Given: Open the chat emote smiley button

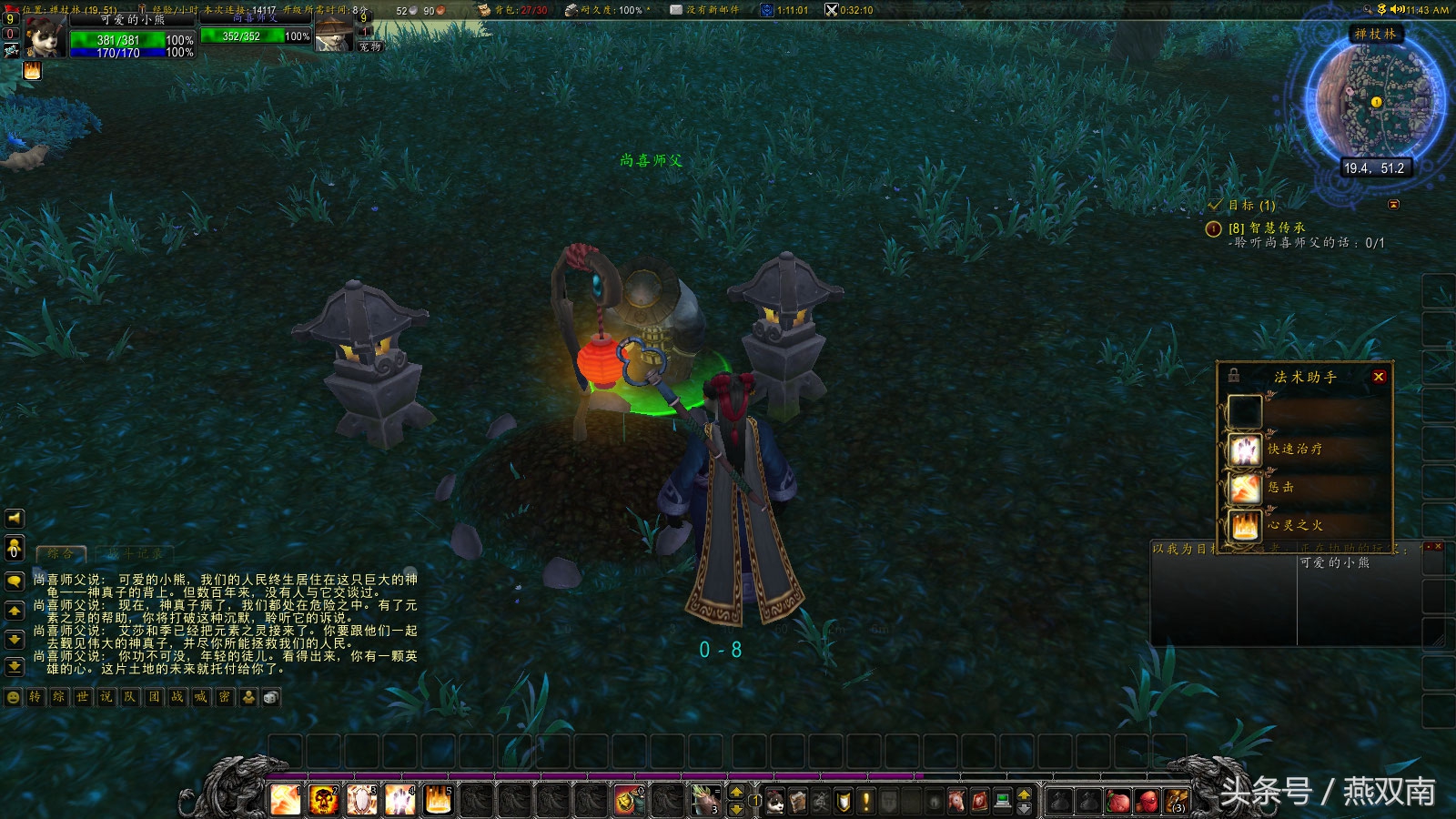Looking at the screenshot, I should pyautogui.click(x=13, y=697).
